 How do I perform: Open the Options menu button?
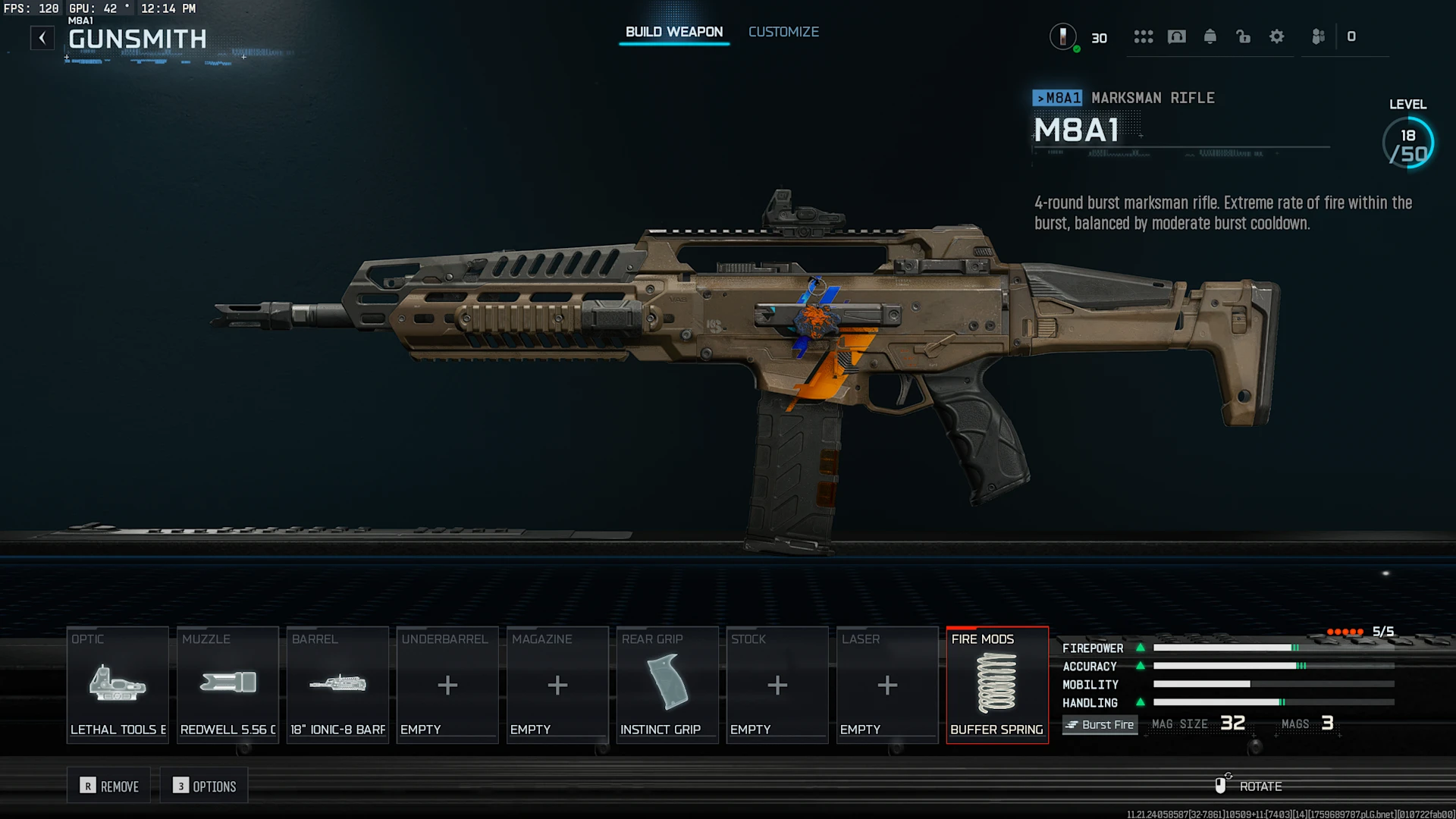205,786
